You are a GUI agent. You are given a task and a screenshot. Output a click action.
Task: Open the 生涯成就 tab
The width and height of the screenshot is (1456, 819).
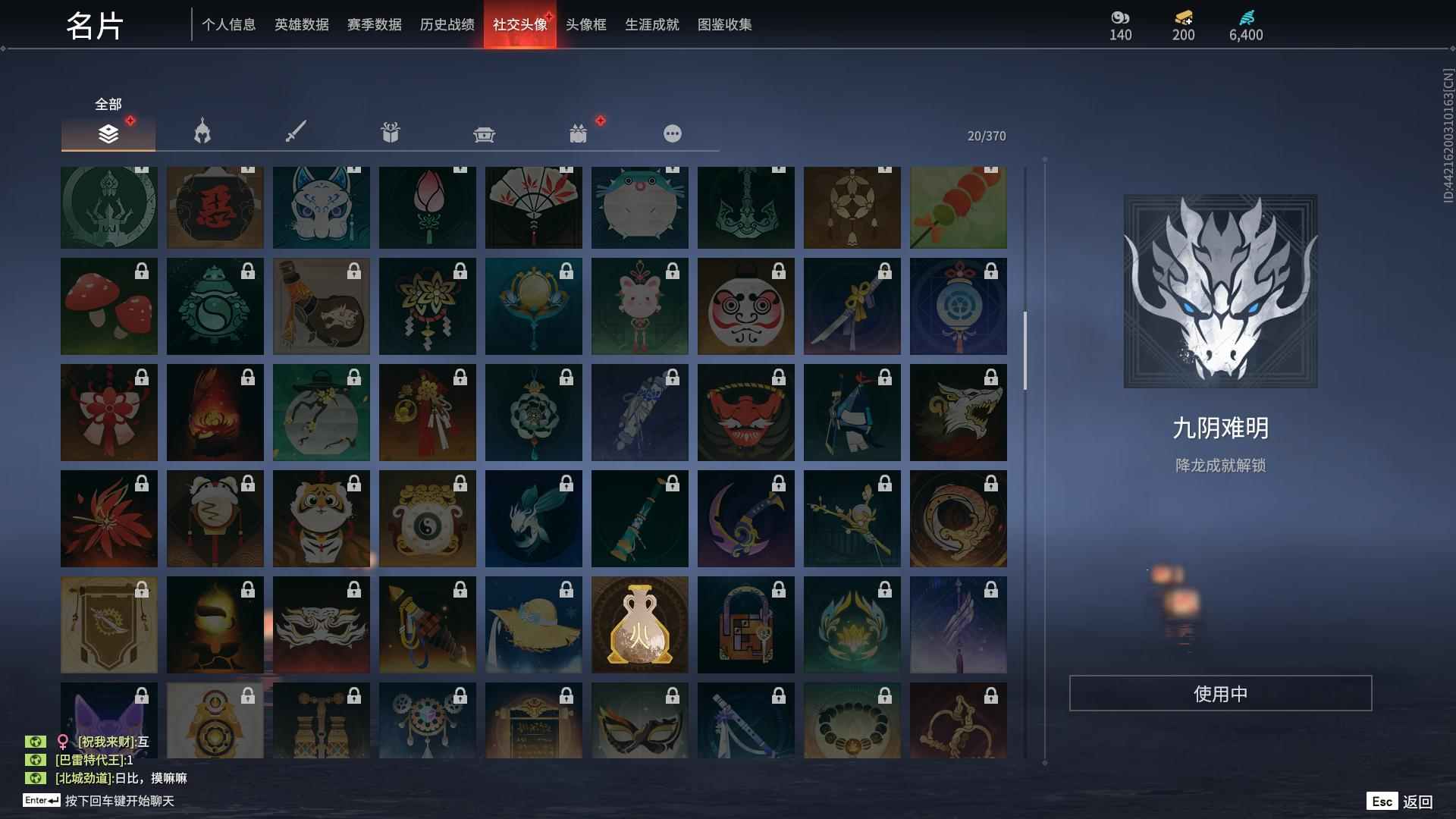tap(651, 24)
